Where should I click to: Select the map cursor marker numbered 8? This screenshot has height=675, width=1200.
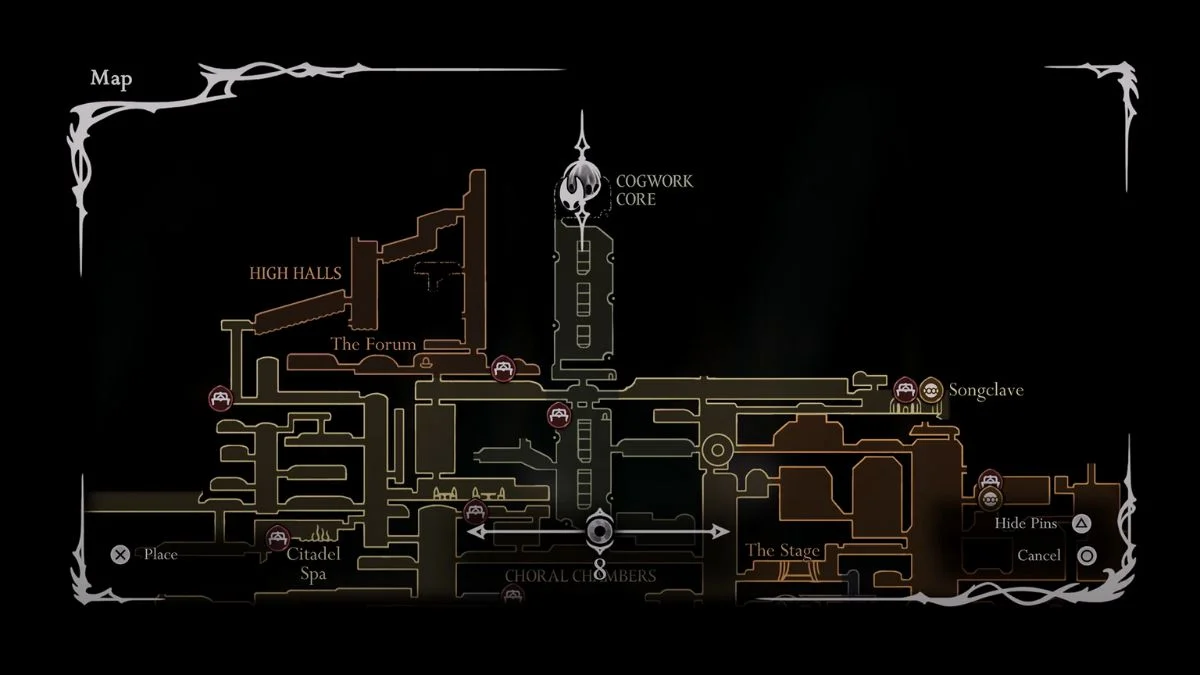point(599,532)
